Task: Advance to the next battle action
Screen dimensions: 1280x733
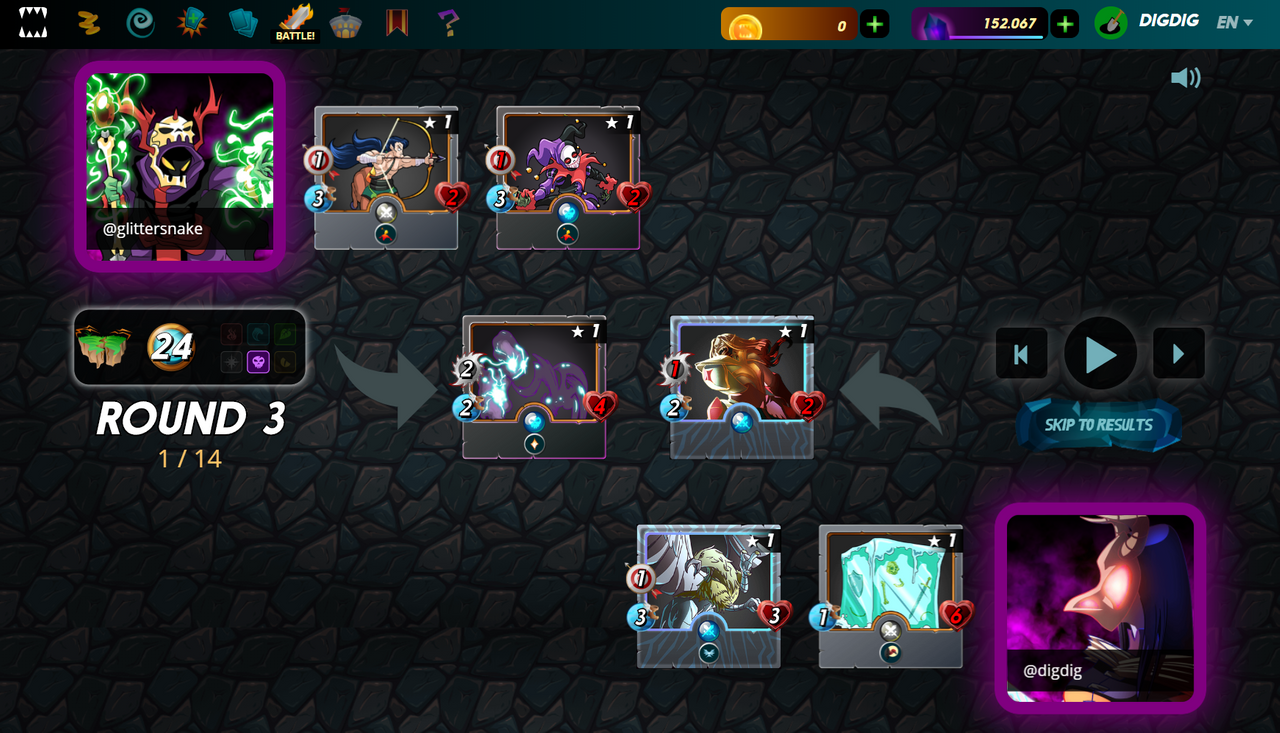Action: coord(1178,354)
